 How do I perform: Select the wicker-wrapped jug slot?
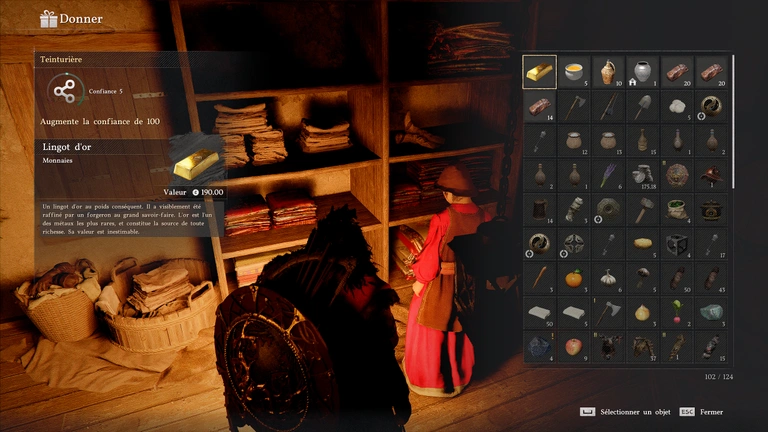[609, 72]
